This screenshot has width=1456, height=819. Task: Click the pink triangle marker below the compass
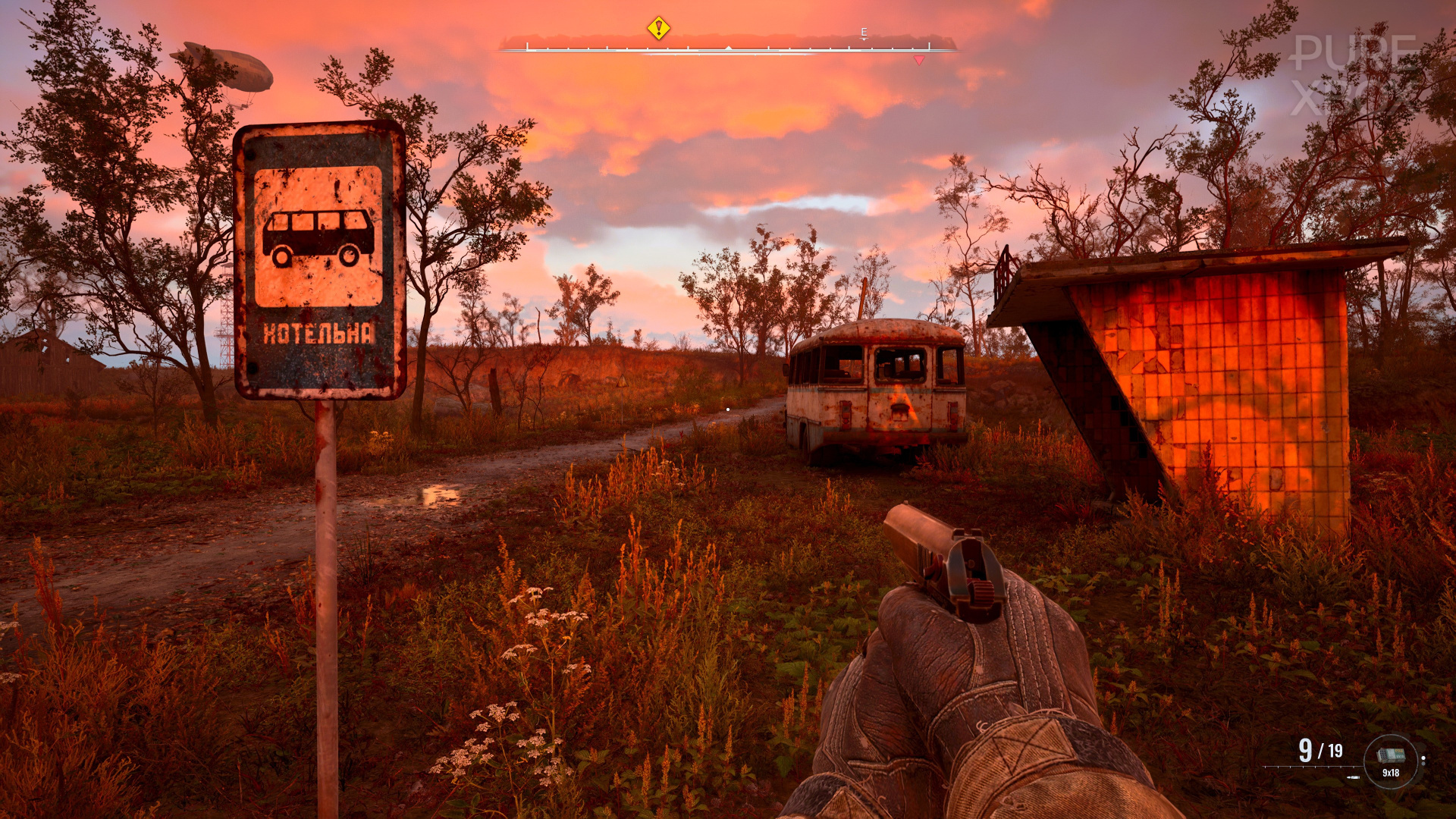coord(918,59)
